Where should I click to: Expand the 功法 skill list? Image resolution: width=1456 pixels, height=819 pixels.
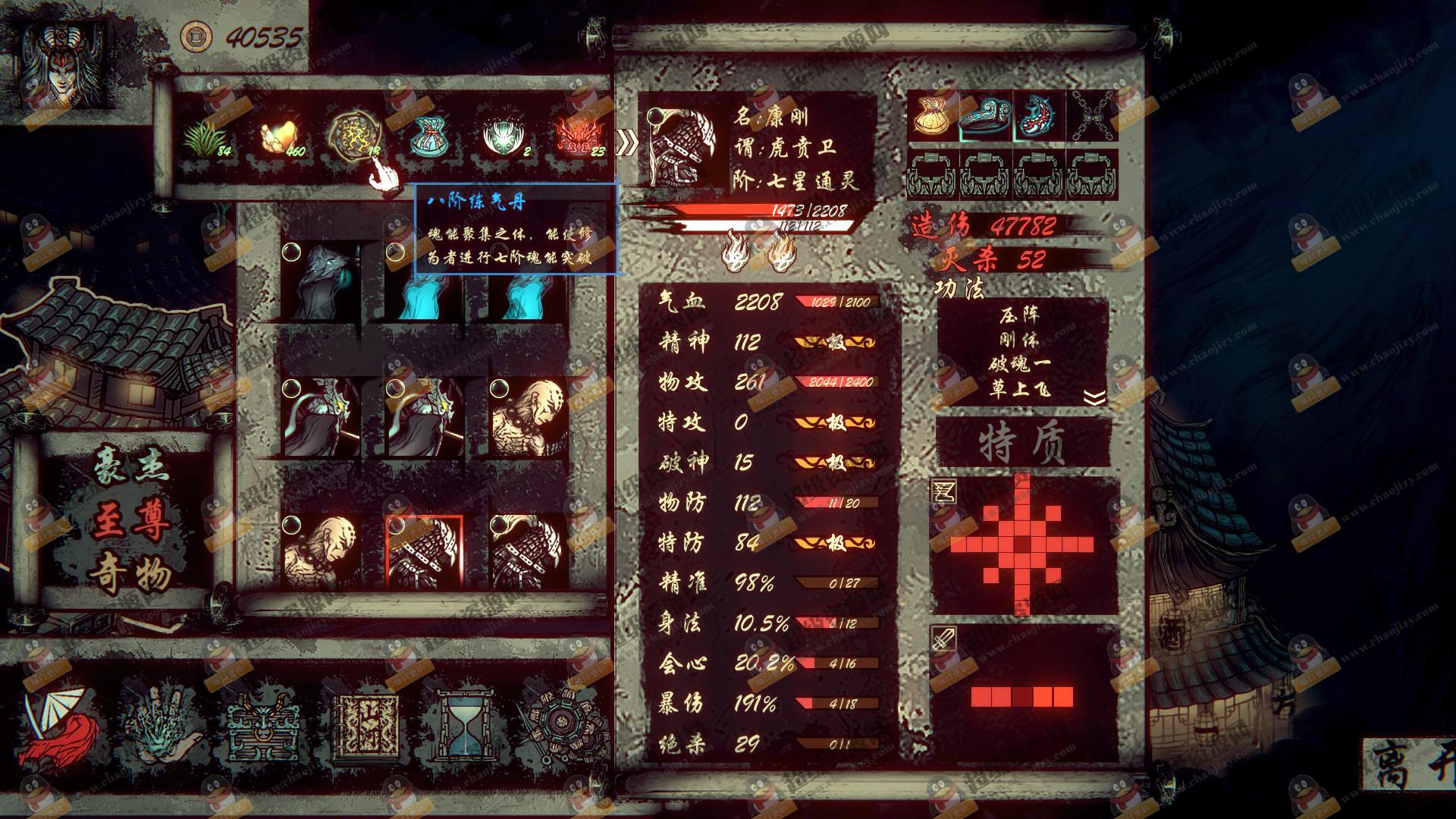tap(1095, 398)
